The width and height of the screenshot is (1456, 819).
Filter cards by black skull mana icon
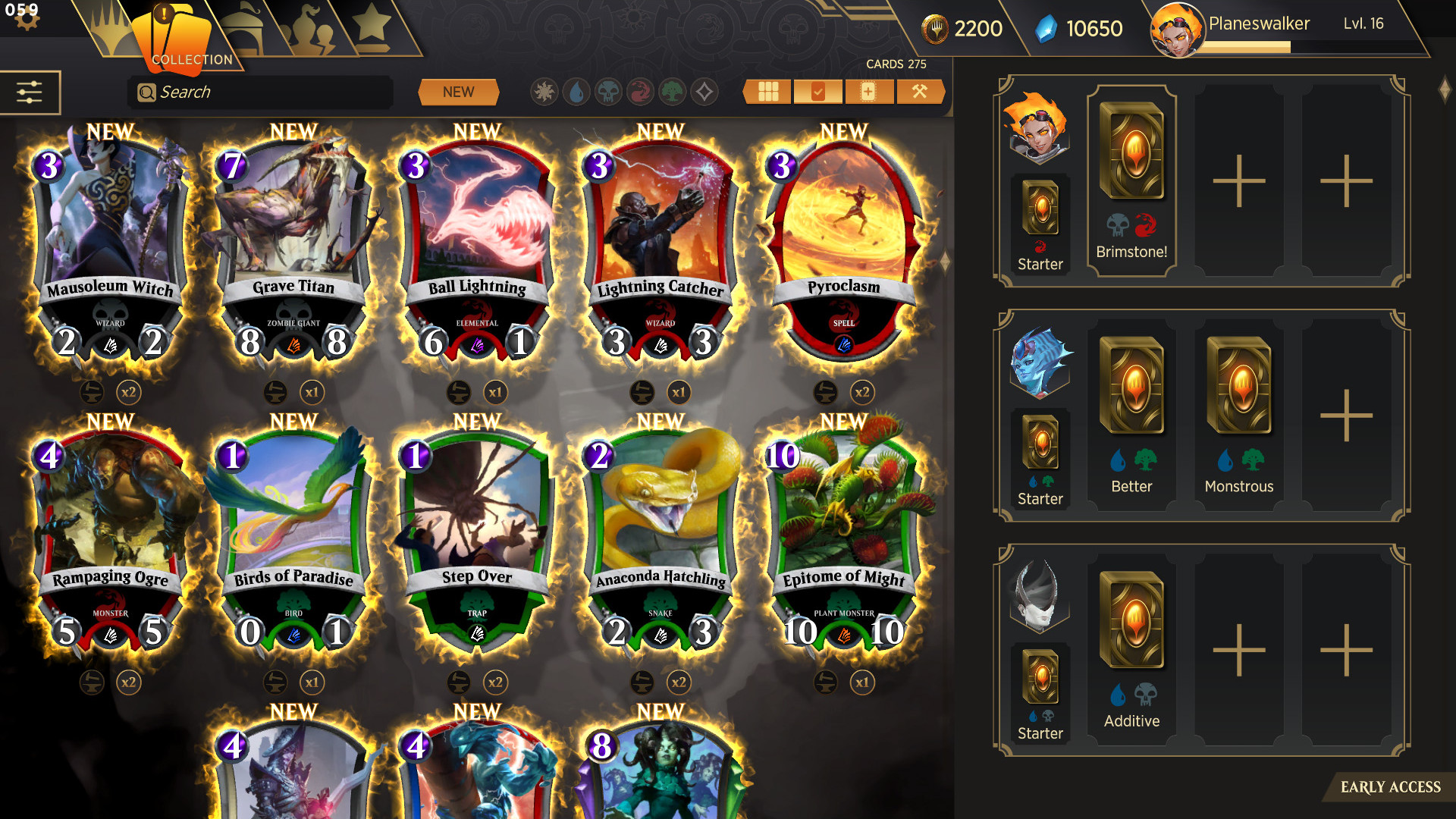click(608, 91)
